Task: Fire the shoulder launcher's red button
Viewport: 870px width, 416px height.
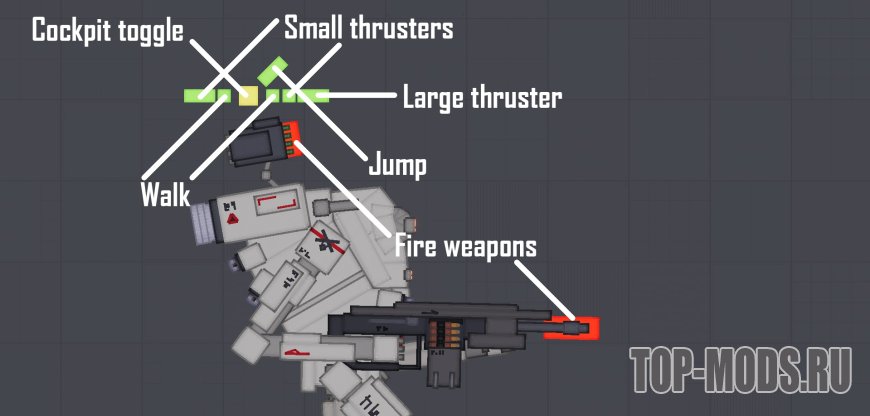Action: (x=293, y=140)
